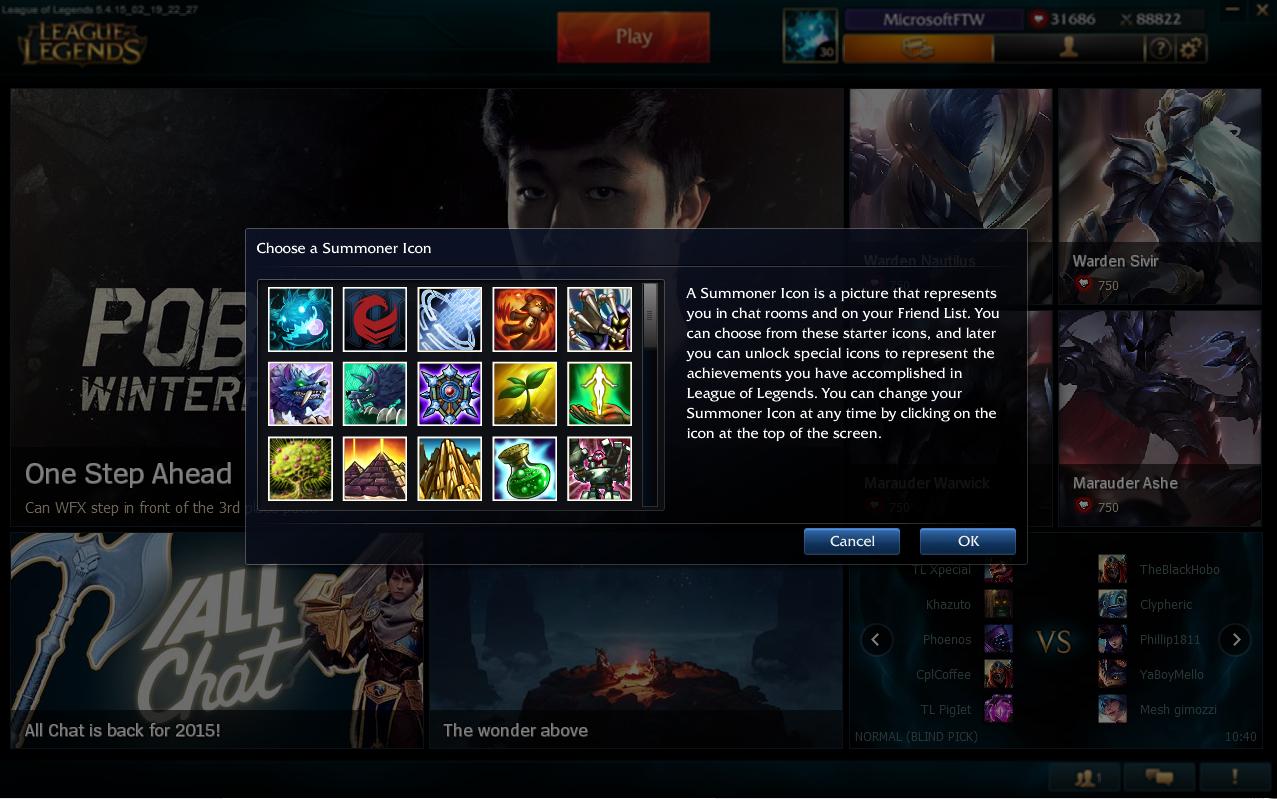Open the help question mark button
This screenshot has width=1277, height=799.
(x=1160, y=48)
